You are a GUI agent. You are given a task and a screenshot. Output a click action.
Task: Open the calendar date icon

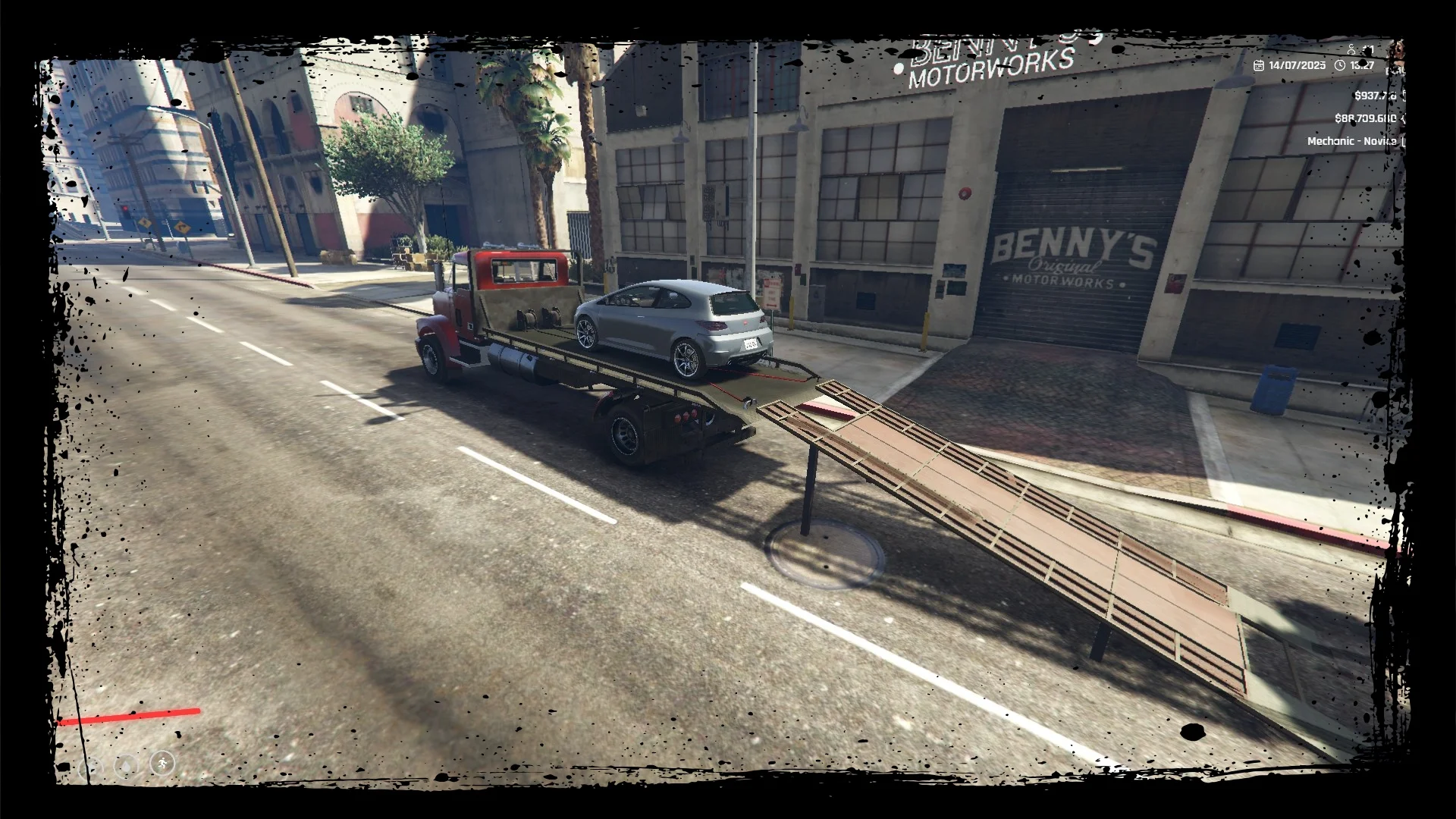point(1259,65)
